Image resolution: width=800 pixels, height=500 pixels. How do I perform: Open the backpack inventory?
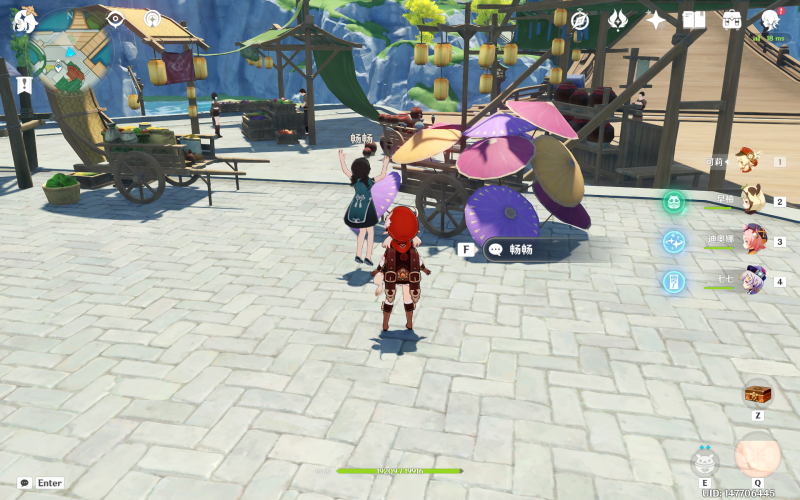point(732,20)
